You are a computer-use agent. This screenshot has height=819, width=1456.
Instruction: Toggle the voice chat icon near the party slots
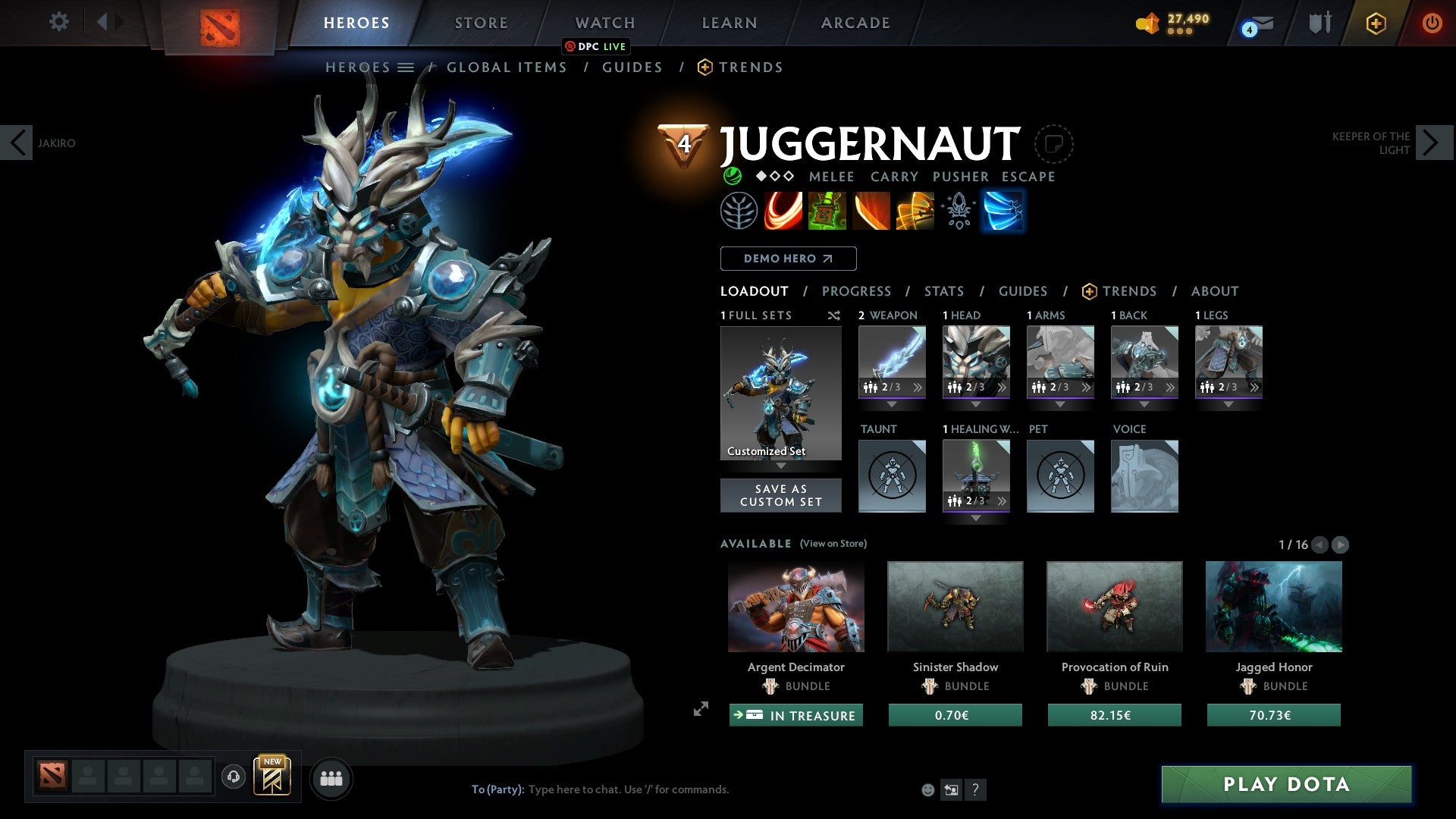(x=233, y=777)
